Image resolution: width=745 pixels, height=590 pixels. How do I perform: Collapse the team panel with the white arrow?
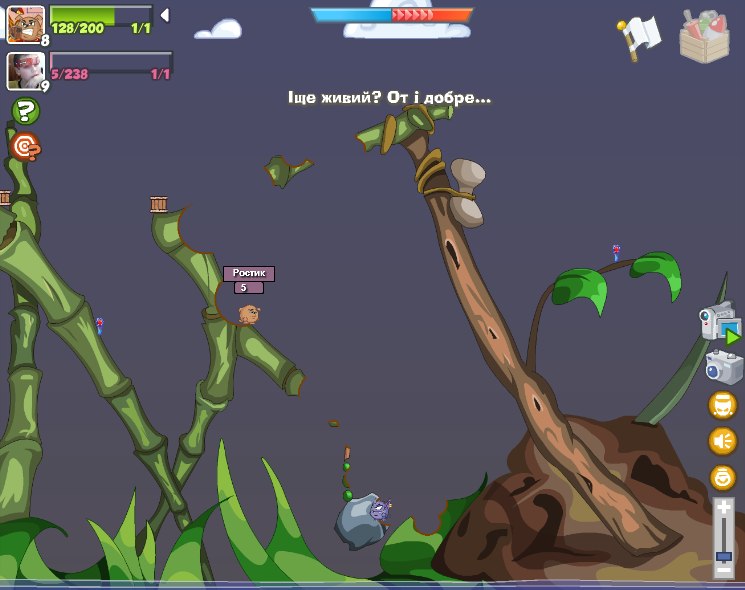pos(165,15)
